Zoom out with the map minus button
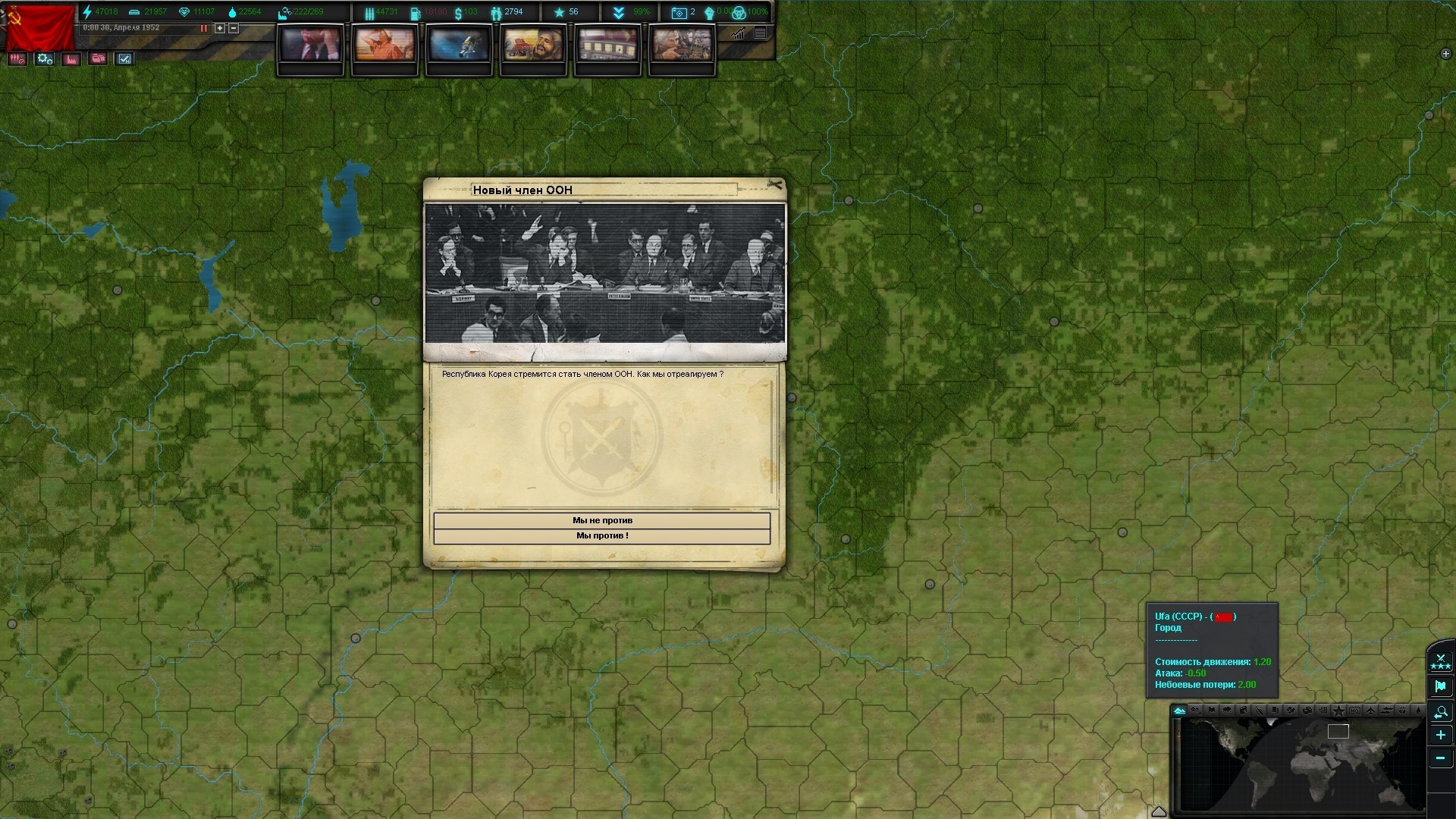The height and width of the screenshot is (819, 1456). coord(1440,758)
